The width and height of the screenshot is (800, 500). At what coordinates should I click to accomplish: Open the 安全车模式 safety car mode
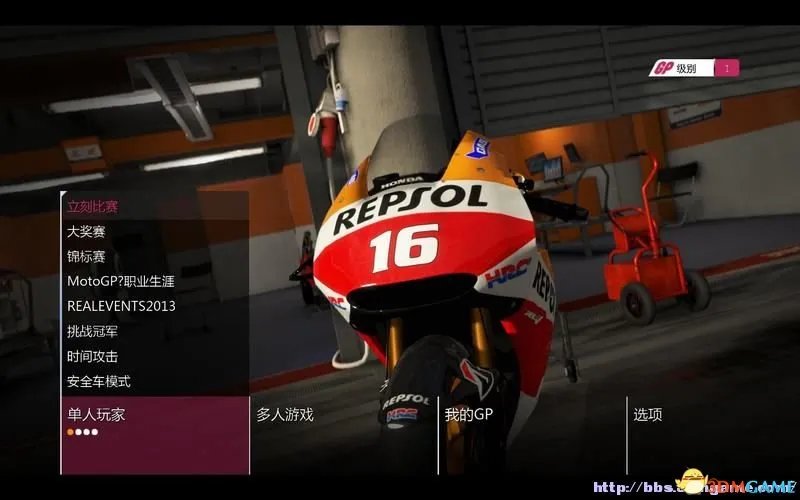point(99,381)
